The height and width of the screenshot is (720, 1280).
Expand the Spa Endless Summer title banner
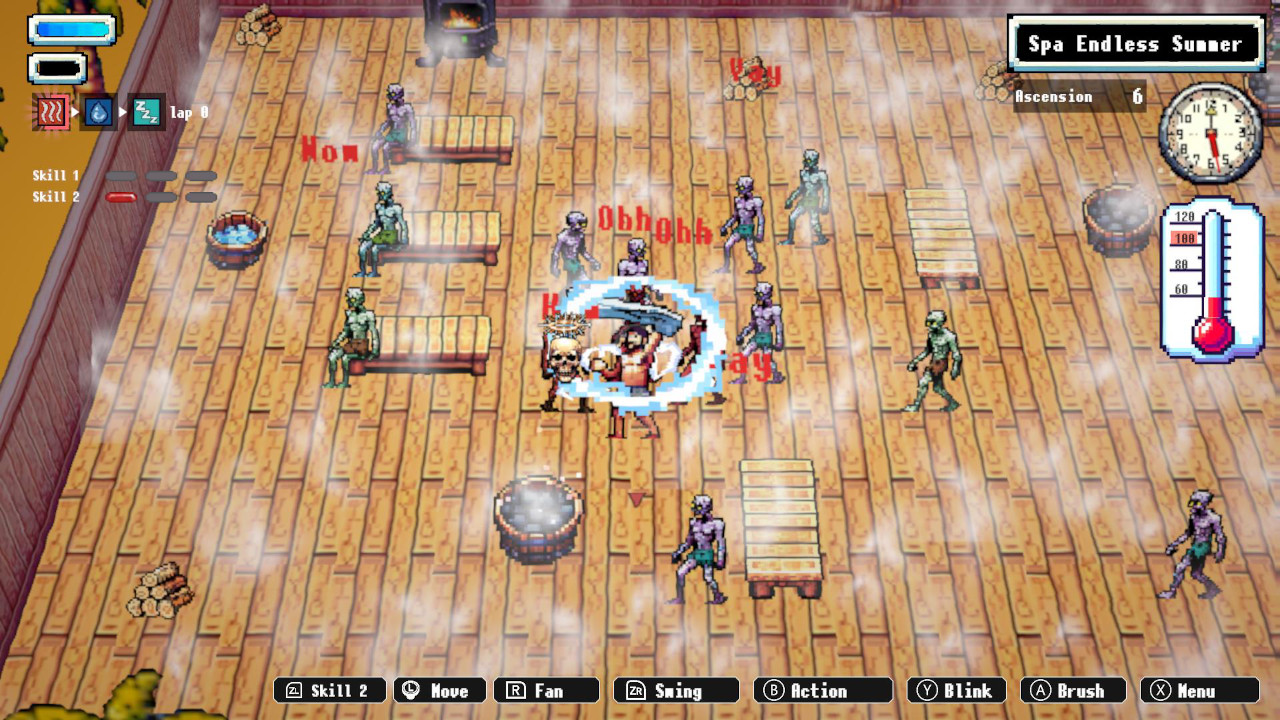1136,44
